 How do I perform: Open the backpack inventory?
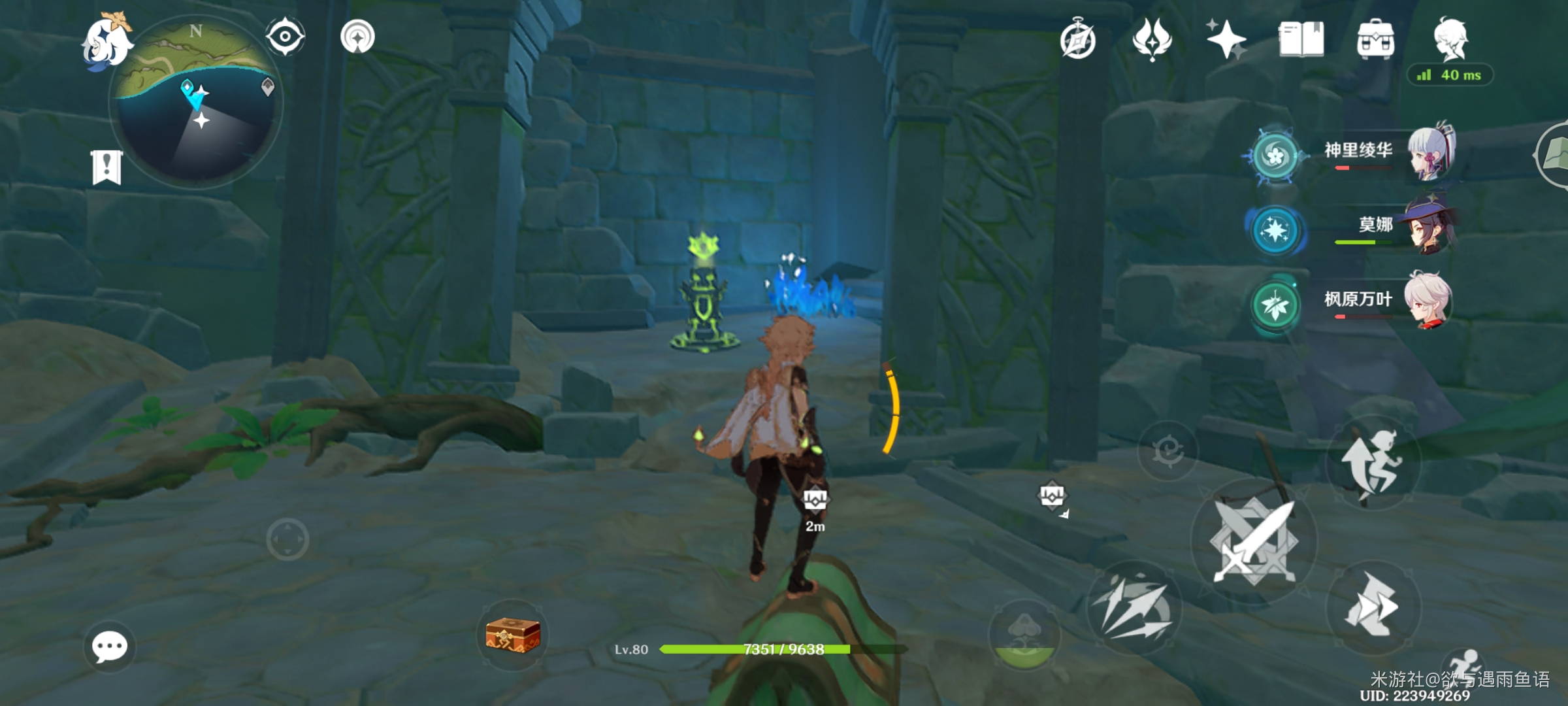pos(1375,41)
